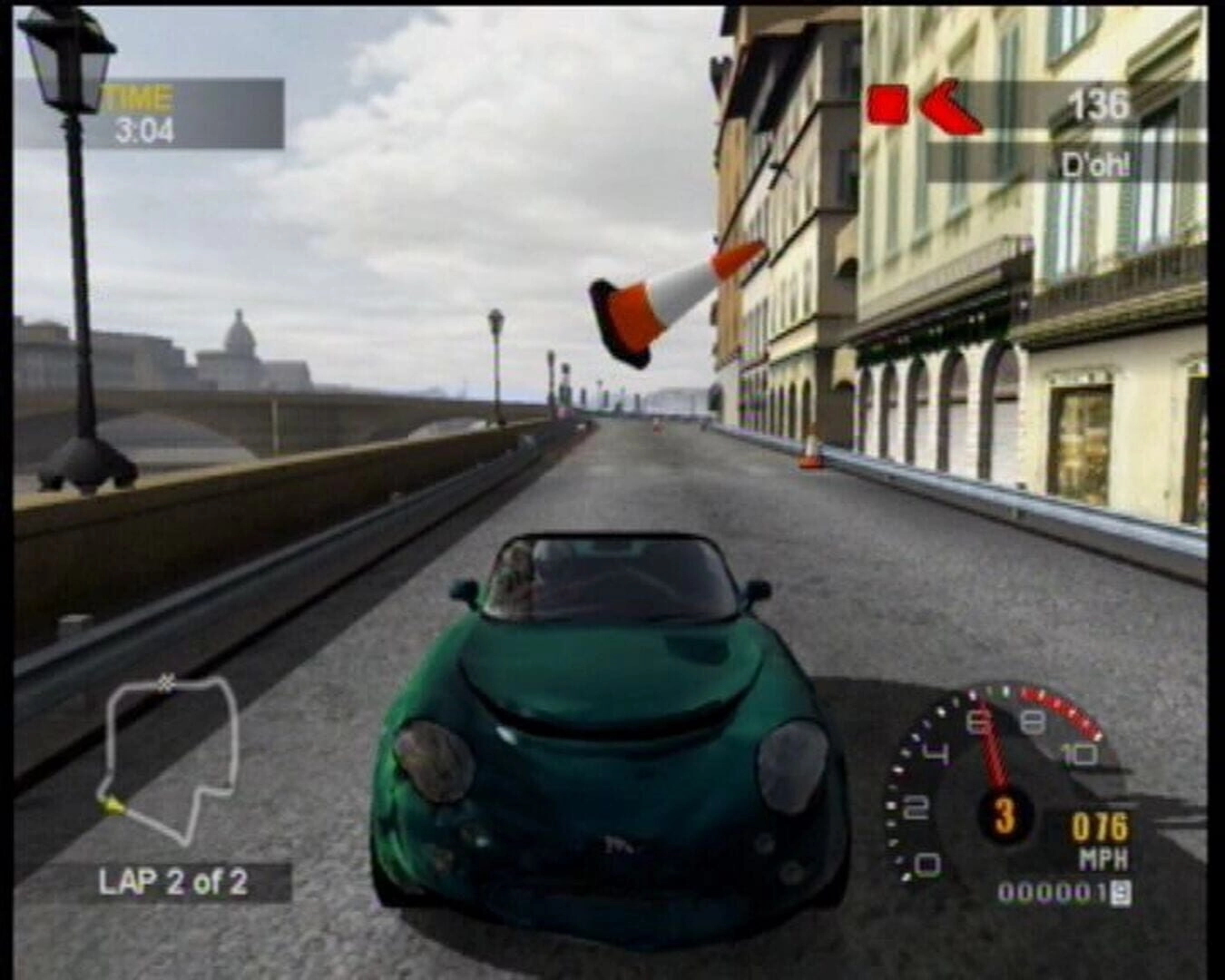This screenshot has width=1225, height=980.
Task: Click the red square icon
Action: (887, 104)
